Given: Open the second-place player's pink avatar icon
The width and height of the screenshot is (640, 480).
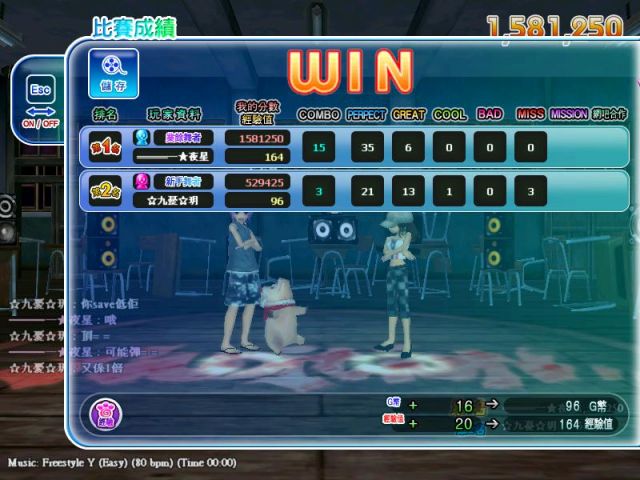Looking at the screenshot, I should pos(143,182).
